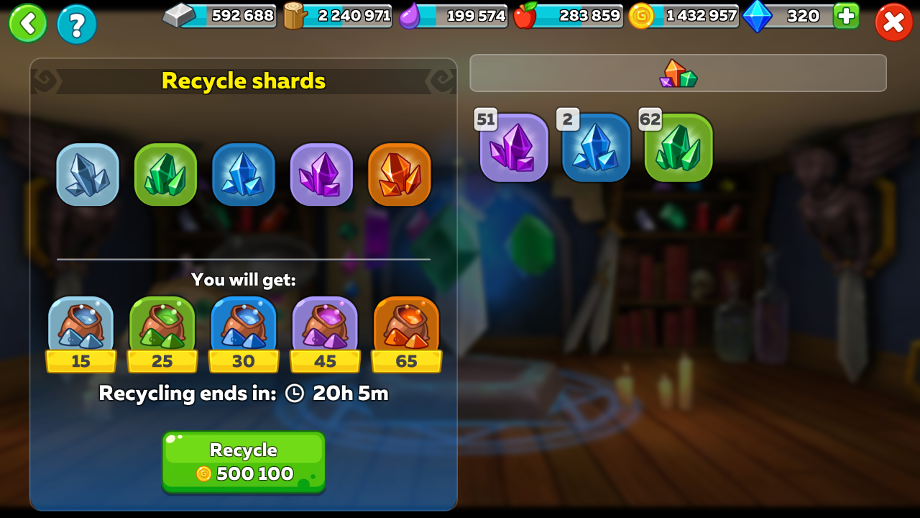The width and height of the screenshot is (920, 518).
Task: Select the orange shard recycle slot
Action: coord(399,175)
